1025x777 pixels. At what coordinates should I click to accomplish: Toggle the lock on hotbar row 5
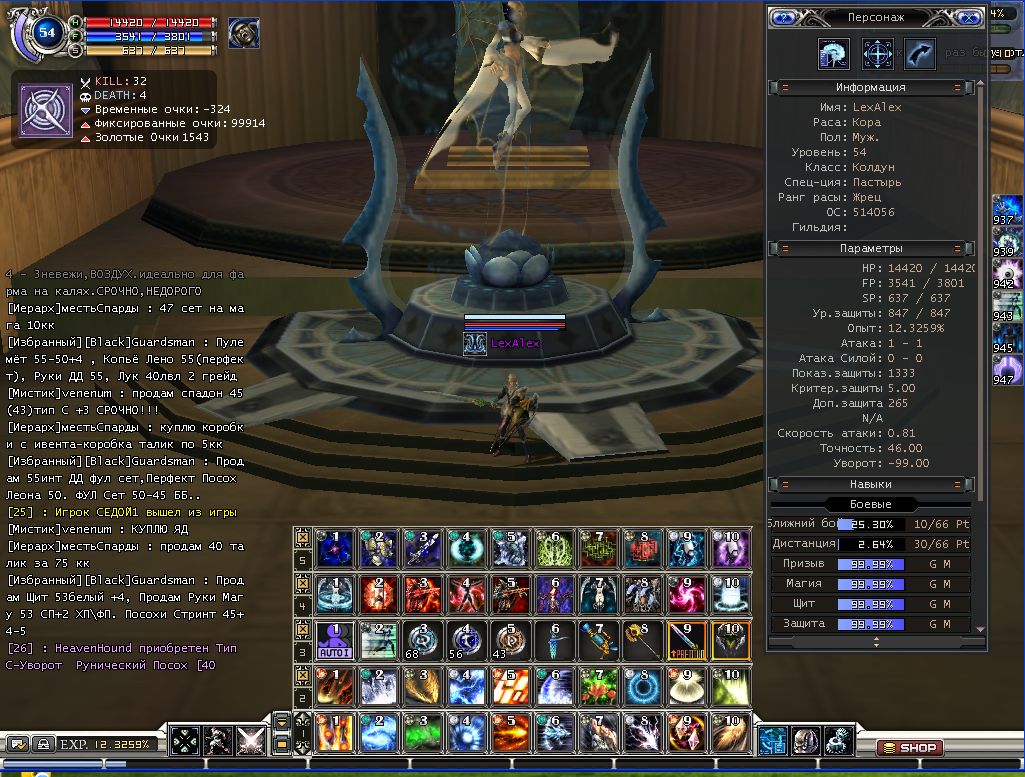pos(302,538)
